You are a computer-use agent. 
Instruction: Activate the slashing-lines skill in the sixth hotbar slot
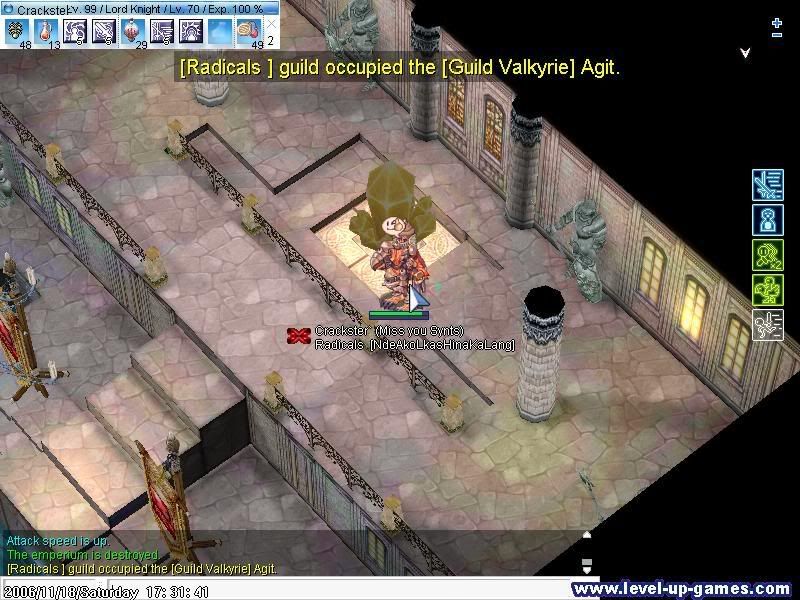(x=162, y=30)
